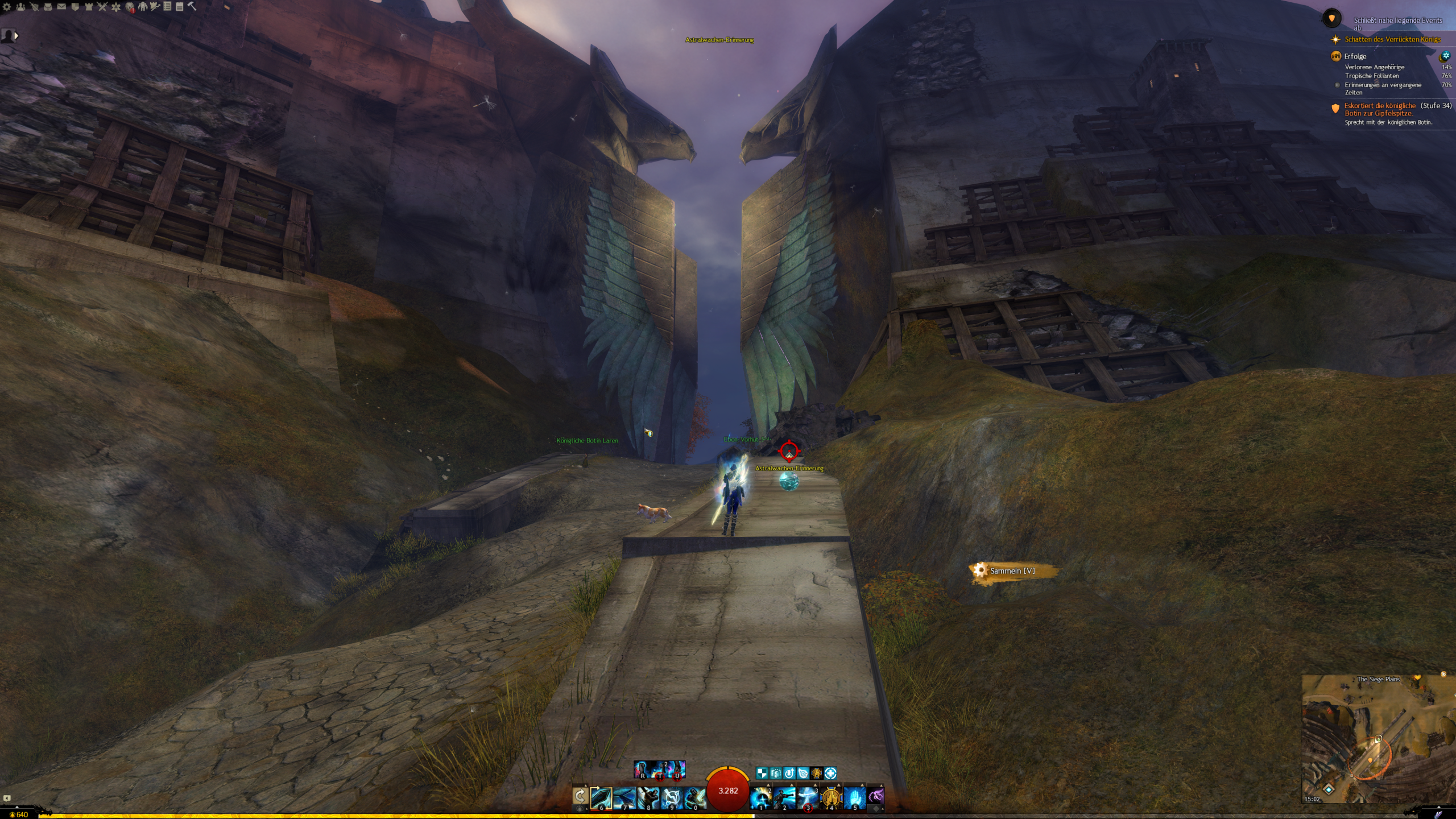Screen dimensions: 1456x819
Task: Activate weapon skill 6 dark blade
Action: (601, 798)
